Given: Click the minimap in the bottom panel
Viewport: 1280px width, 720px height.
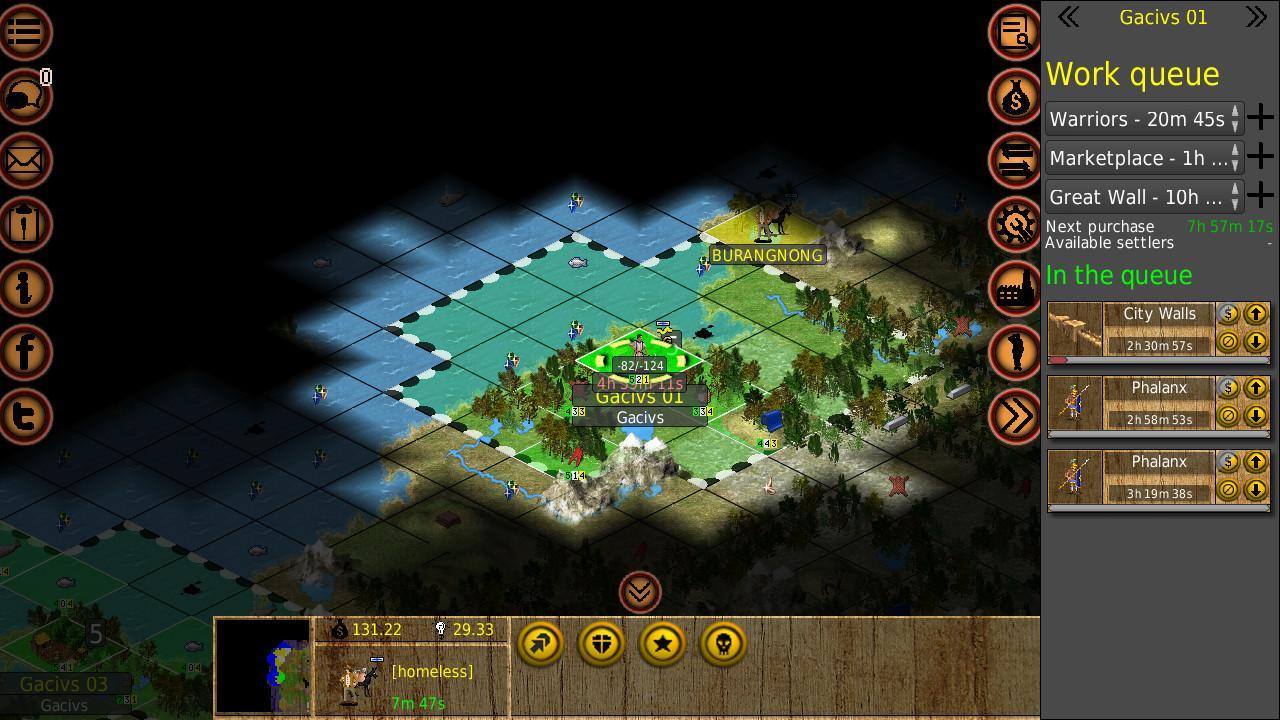Looking at the screenshot, I should (x=263, y=665).
